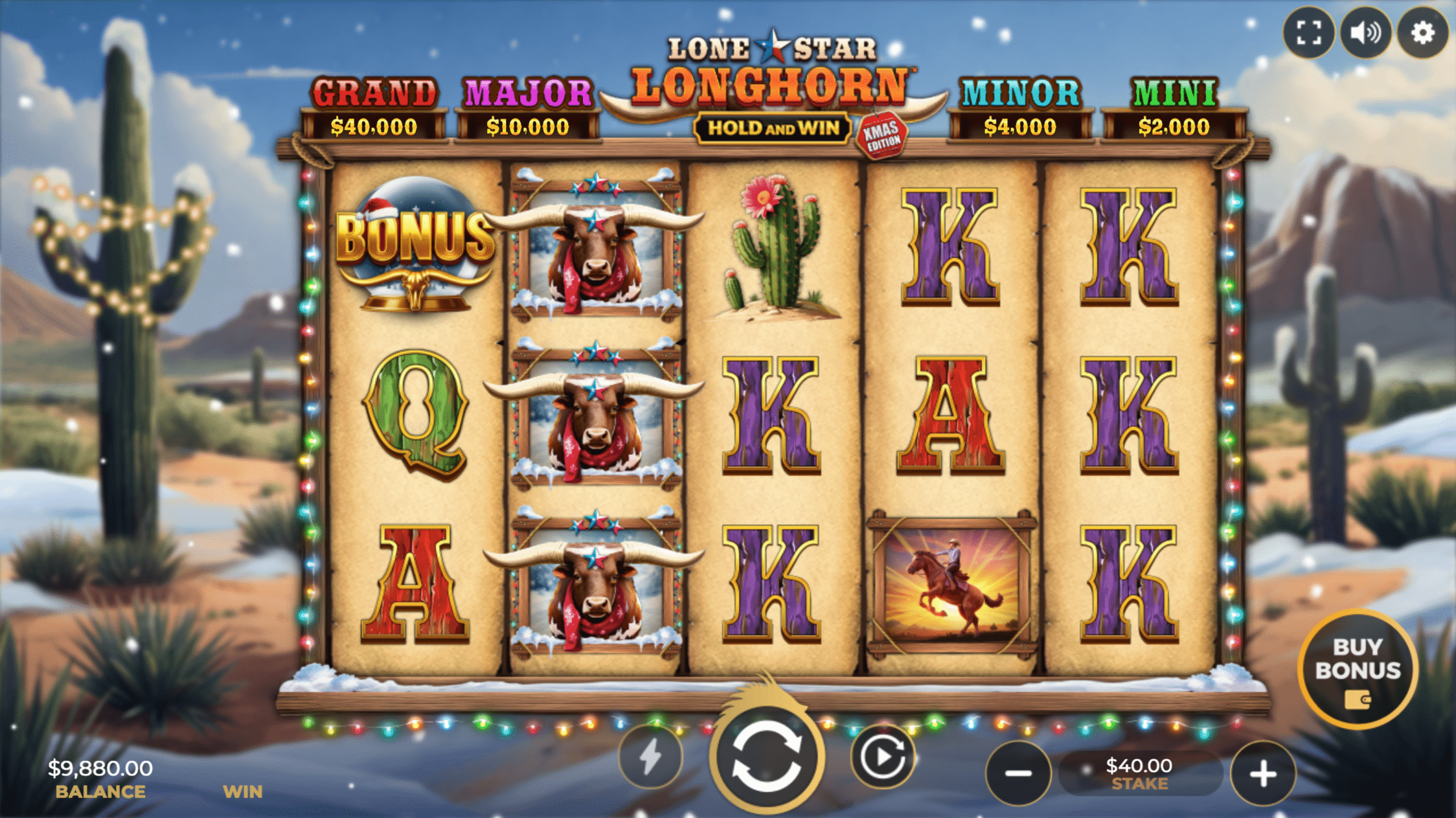Screen dimensions: 1456x818
Task: Increase the stake with the plus button
Action: point(1263,773)
